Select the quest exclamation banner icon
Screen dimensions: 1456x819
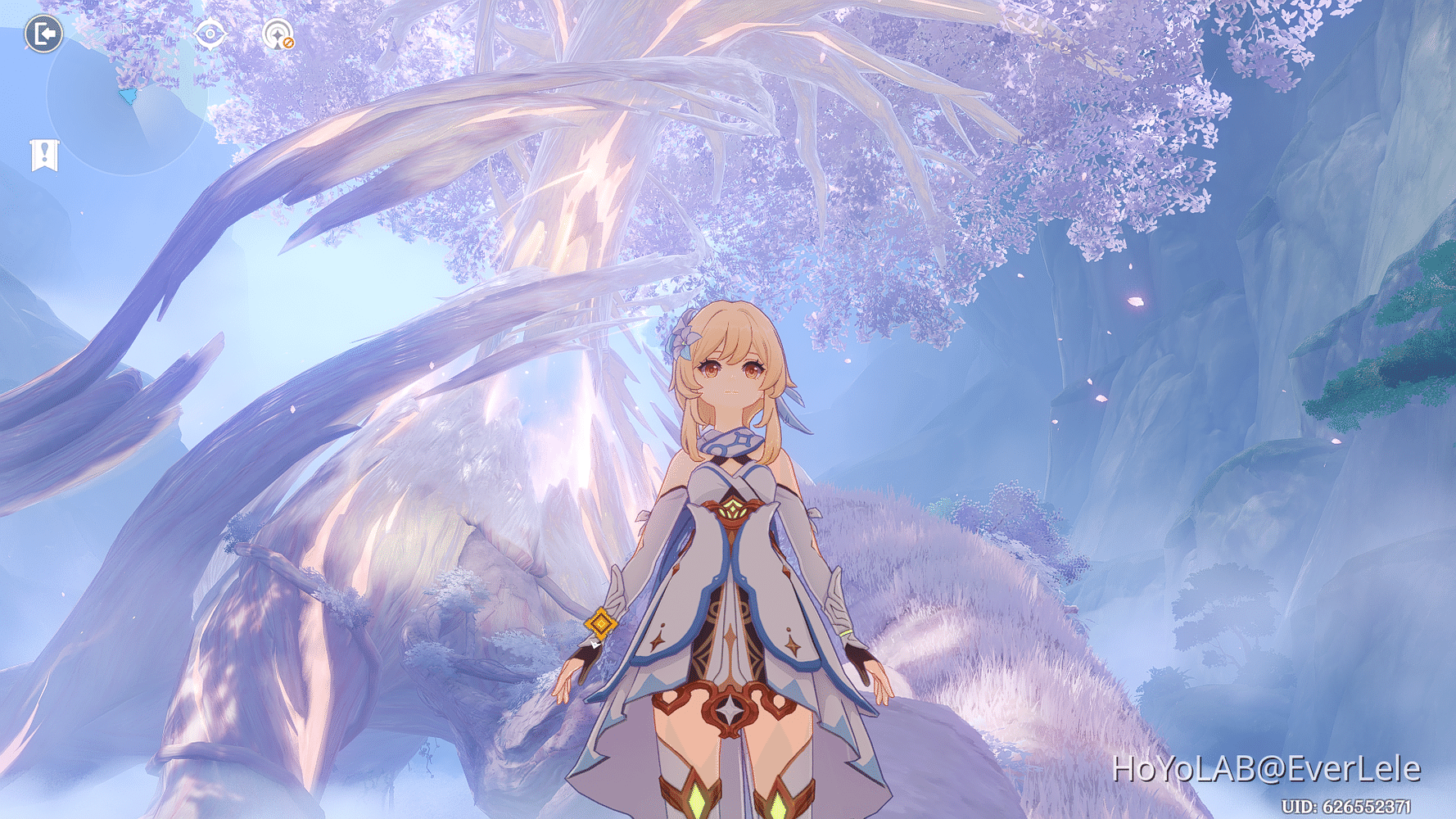click(46, 155)
